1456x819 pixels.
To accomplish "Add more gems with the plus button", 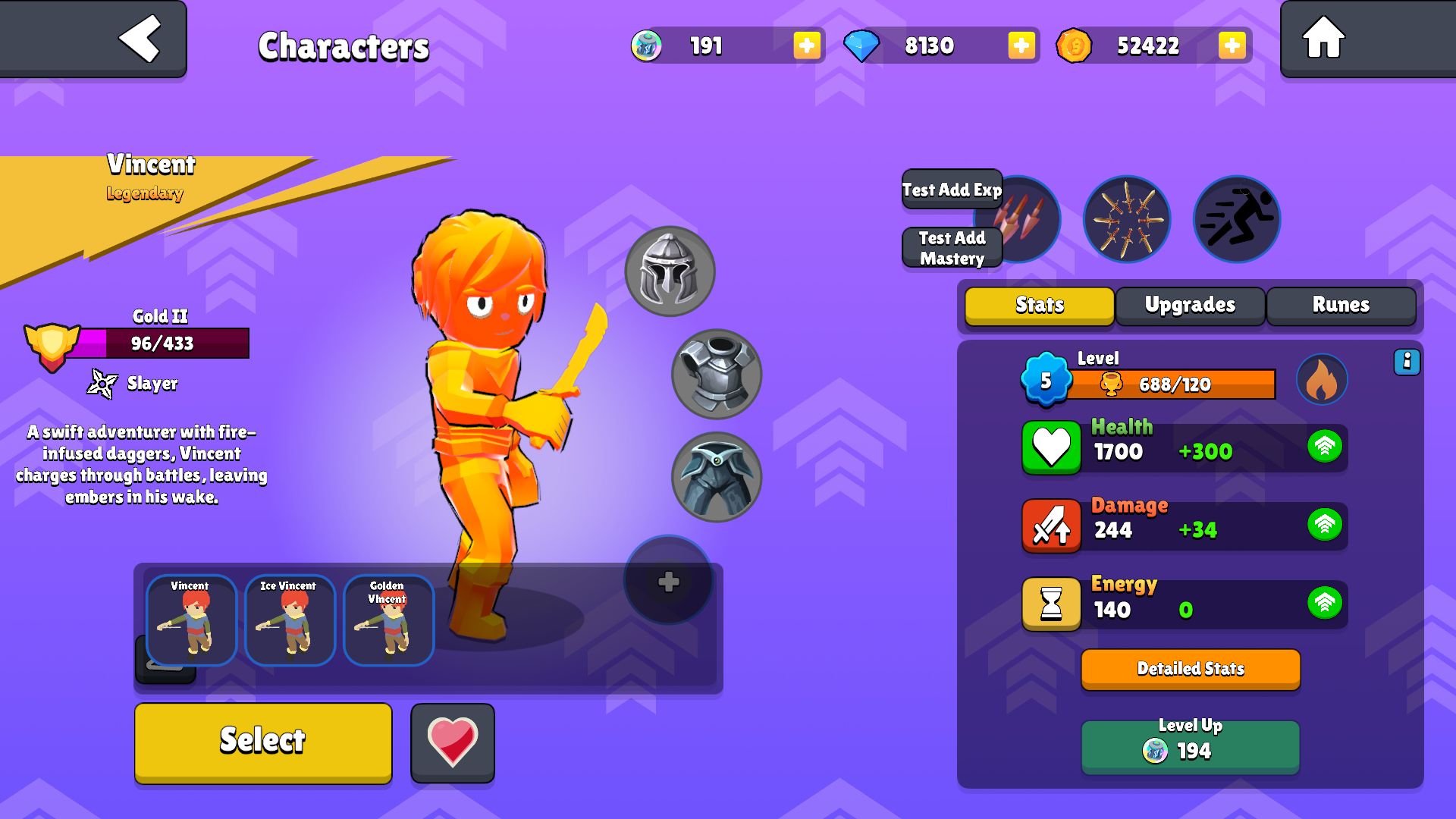I will (x=1021, y=45).
